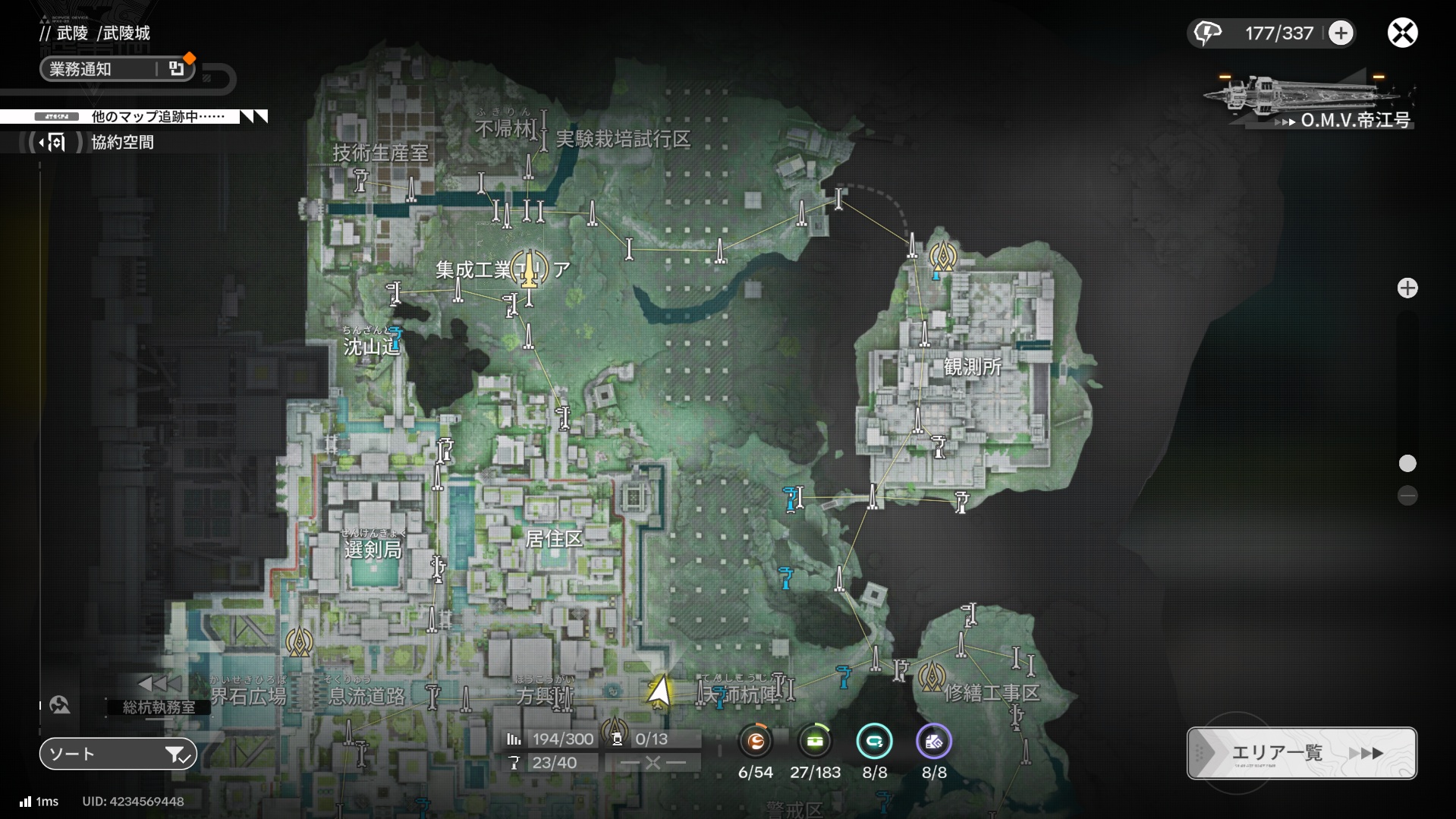1456x819 pixels.
Task: Select the waypoint marker near 界石広場
Action: [x=299, y=642]
